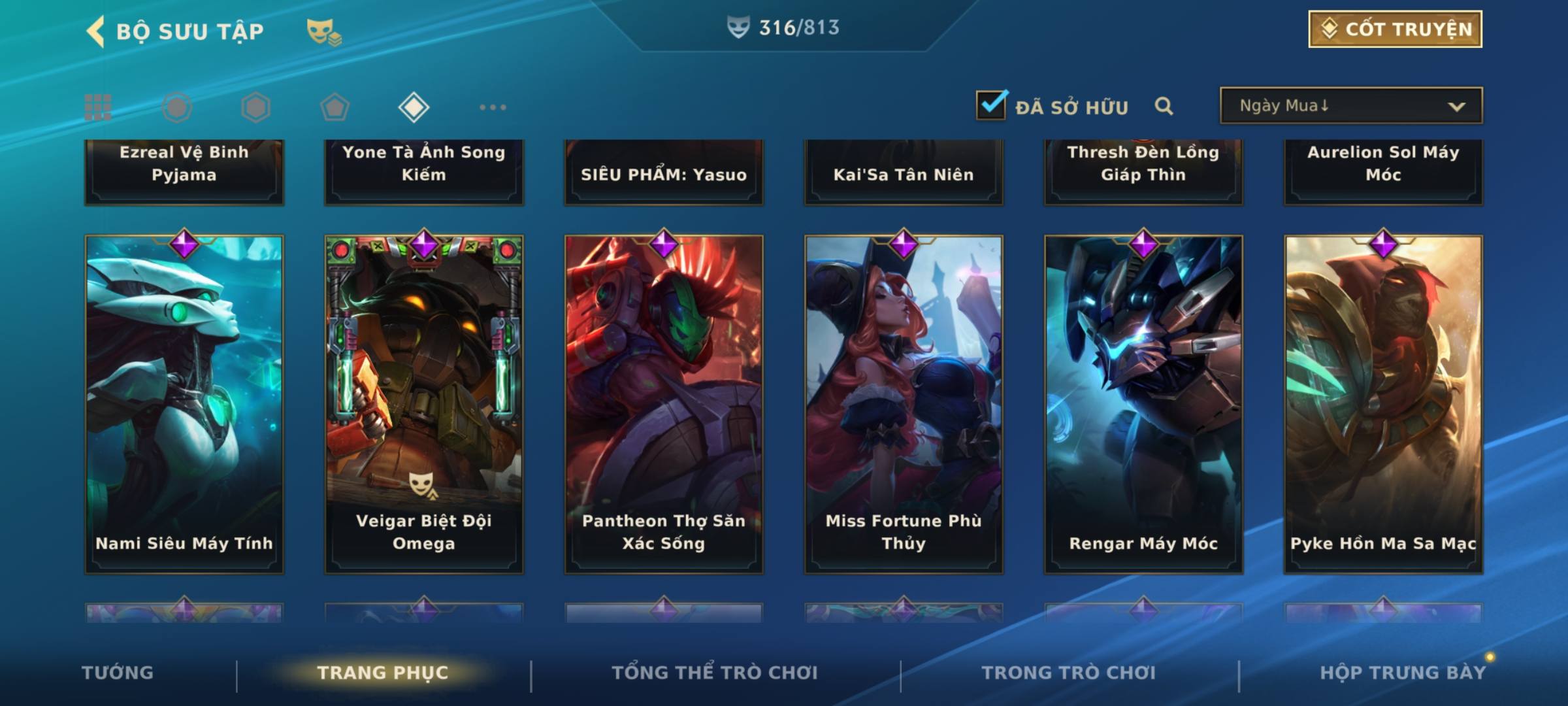
Task: Switch to Tổng Thể Trò Chơi tab
Action: (x=715, y=673)
